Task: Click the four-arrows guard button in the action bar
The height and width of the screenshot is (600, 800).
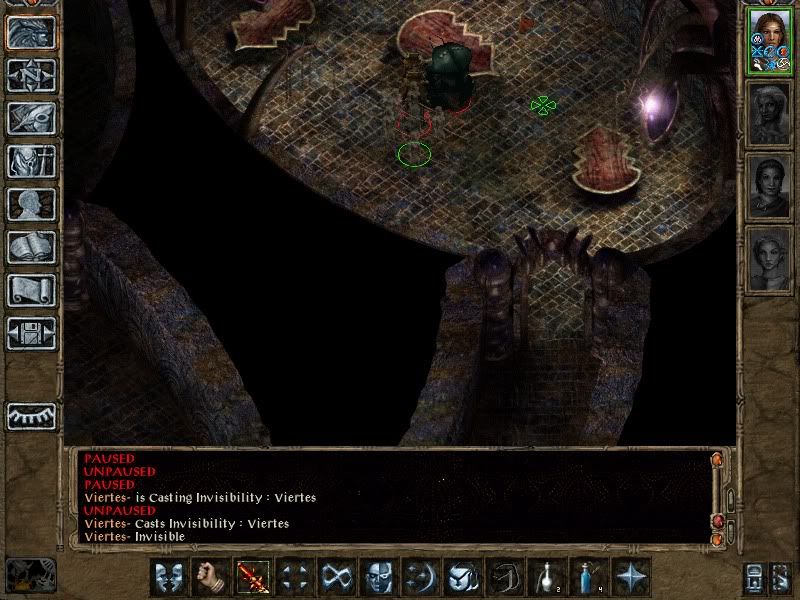Action: coord(295,577)
